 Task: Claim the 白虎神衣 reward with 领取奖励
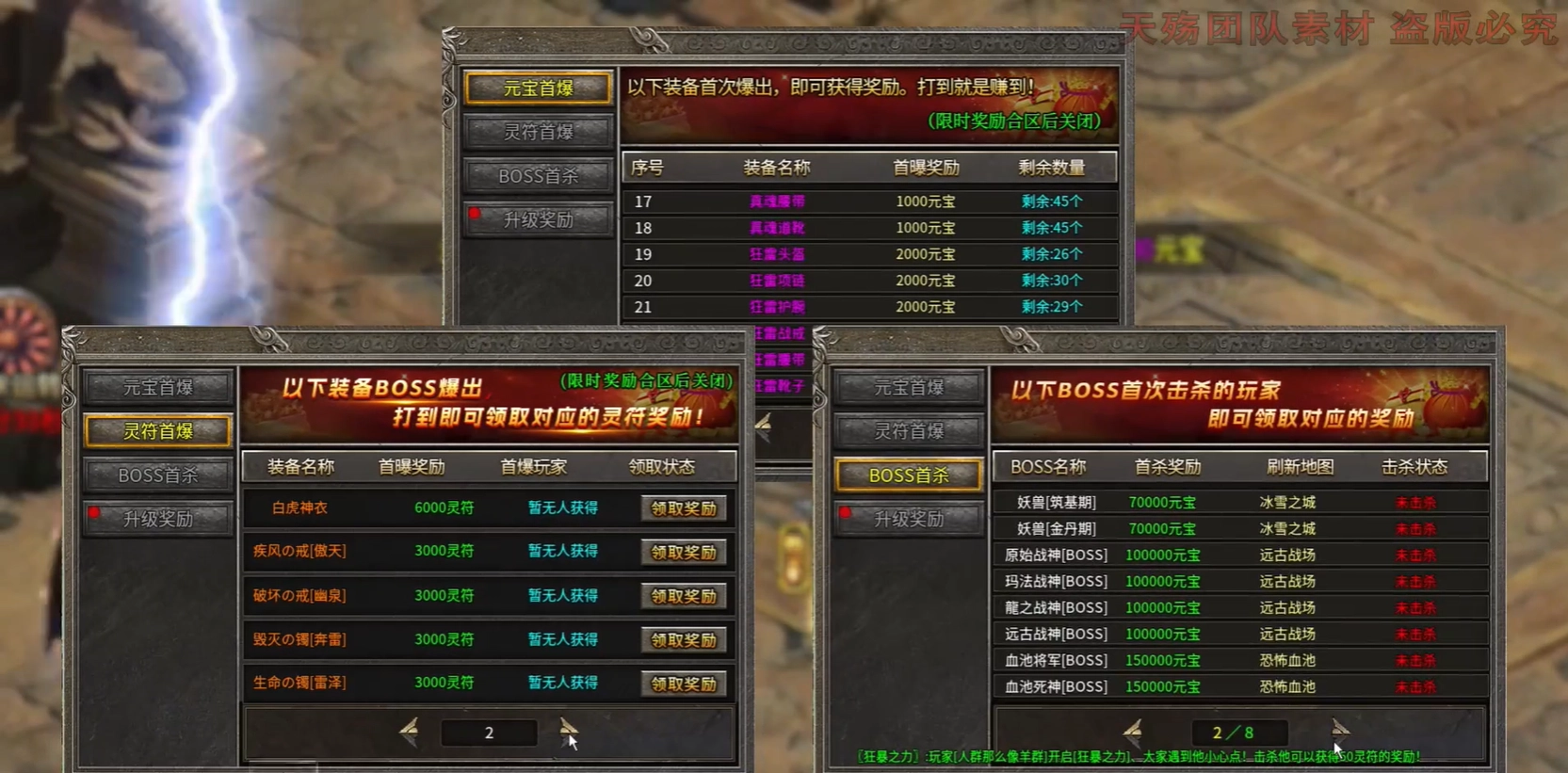[x=684, y=507]
